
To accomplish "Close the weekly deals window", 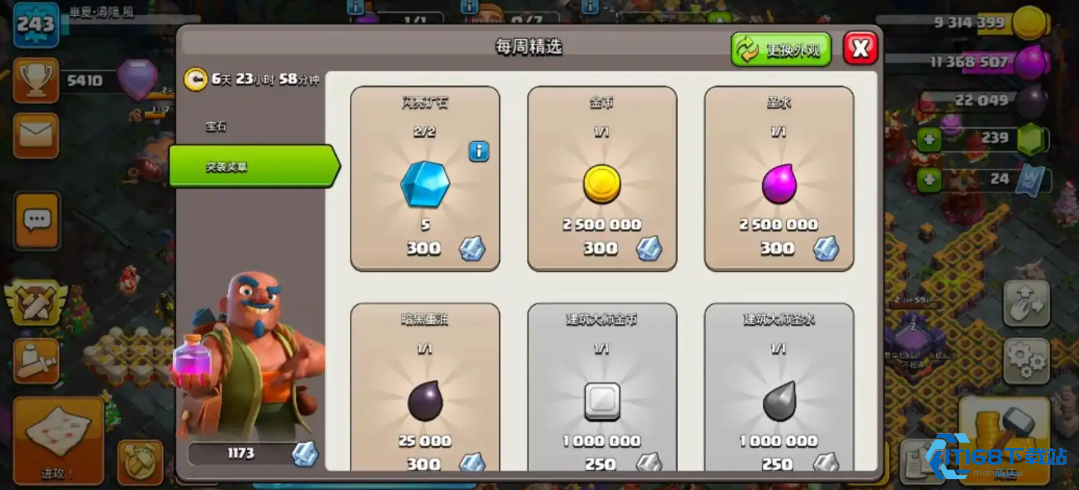I will tap(860, 47).
